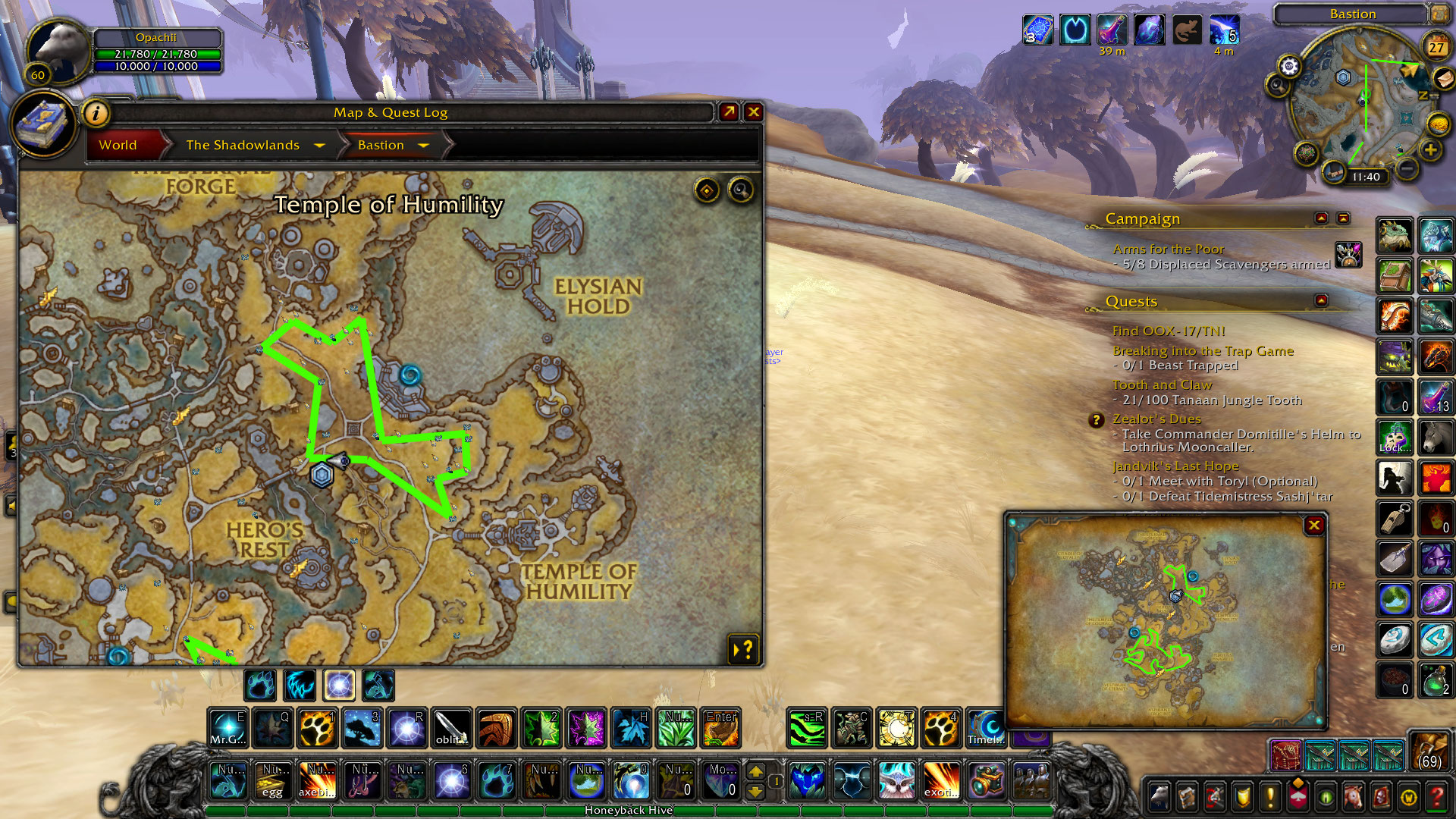Click the minimap zoom-out minus button
This screenshot has width=1456, height=819.
1406,167
